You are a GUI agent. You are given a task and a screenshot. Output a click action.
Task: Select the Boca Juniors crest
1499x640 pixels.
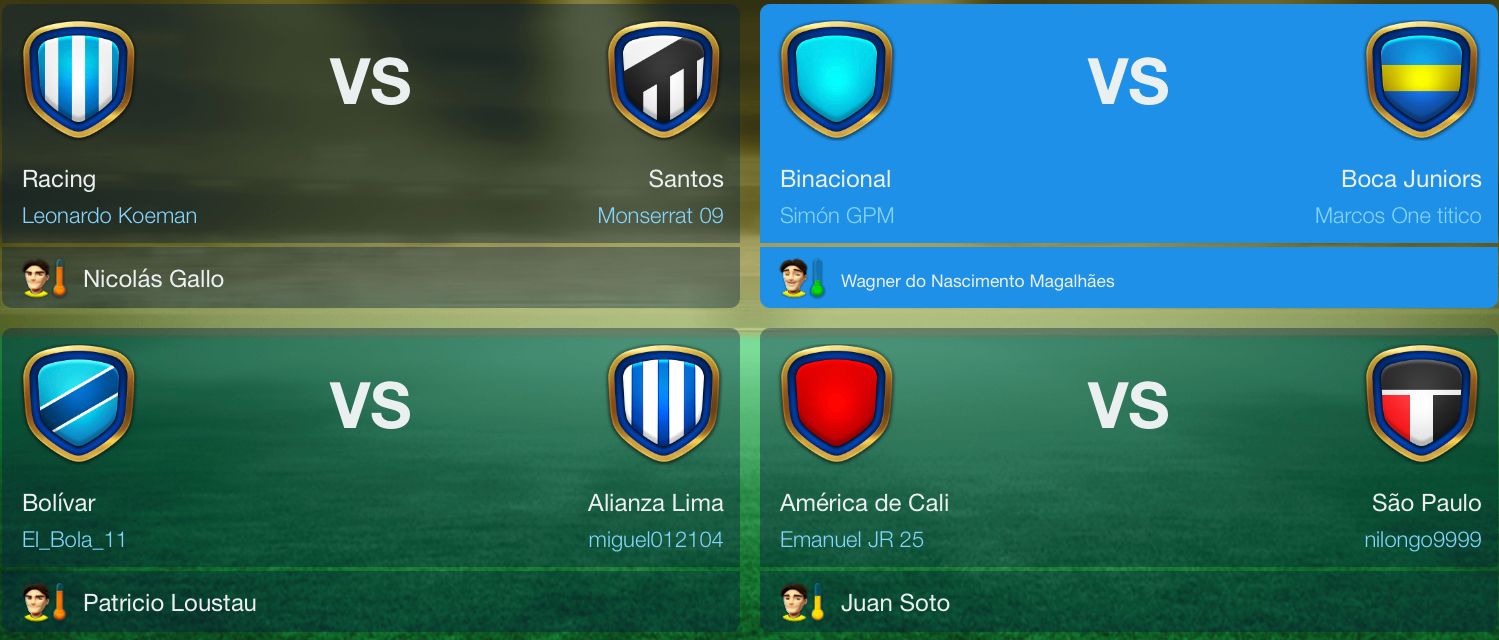point(1421,79)
